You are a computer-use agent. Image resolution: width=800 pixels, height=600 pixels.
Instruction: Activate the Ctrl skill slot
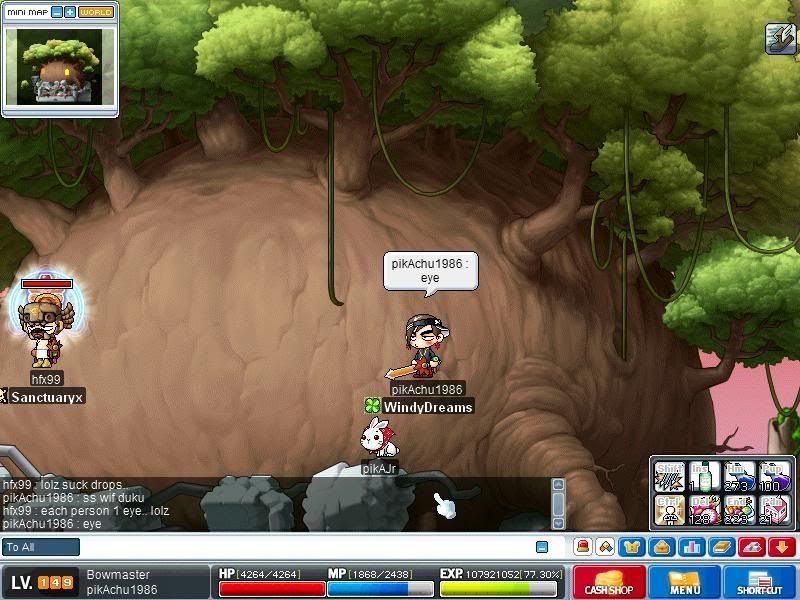tap(669, 509)
